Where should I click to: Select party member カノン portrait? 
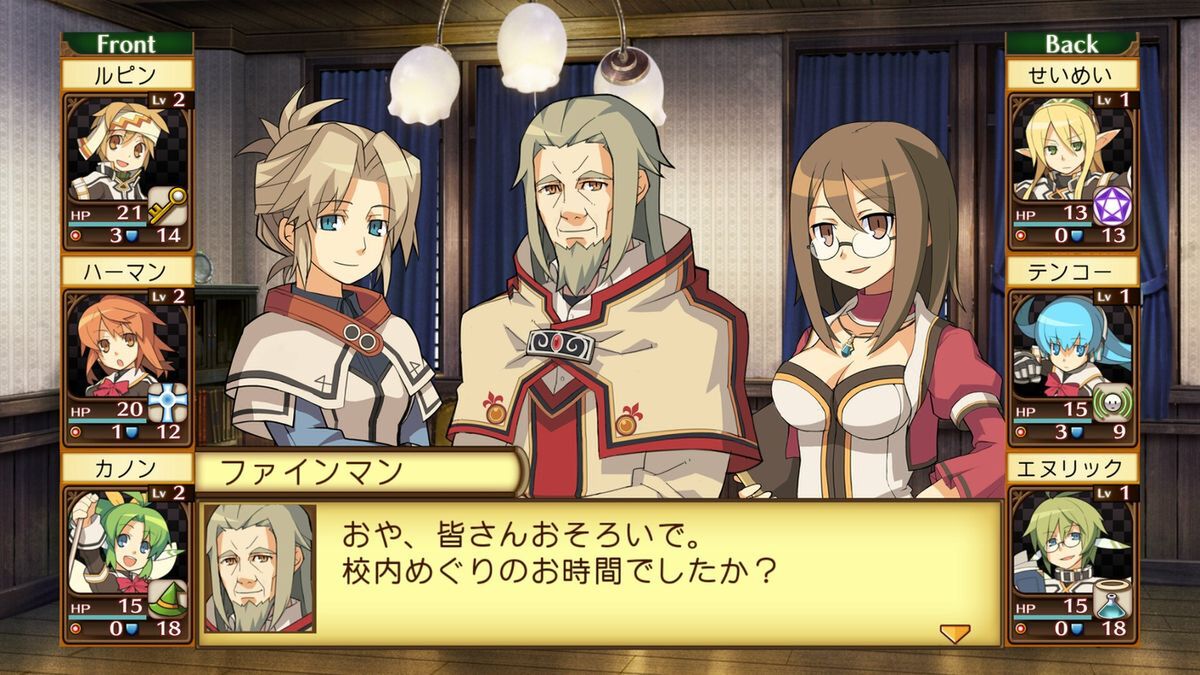(x=115, y=542)
